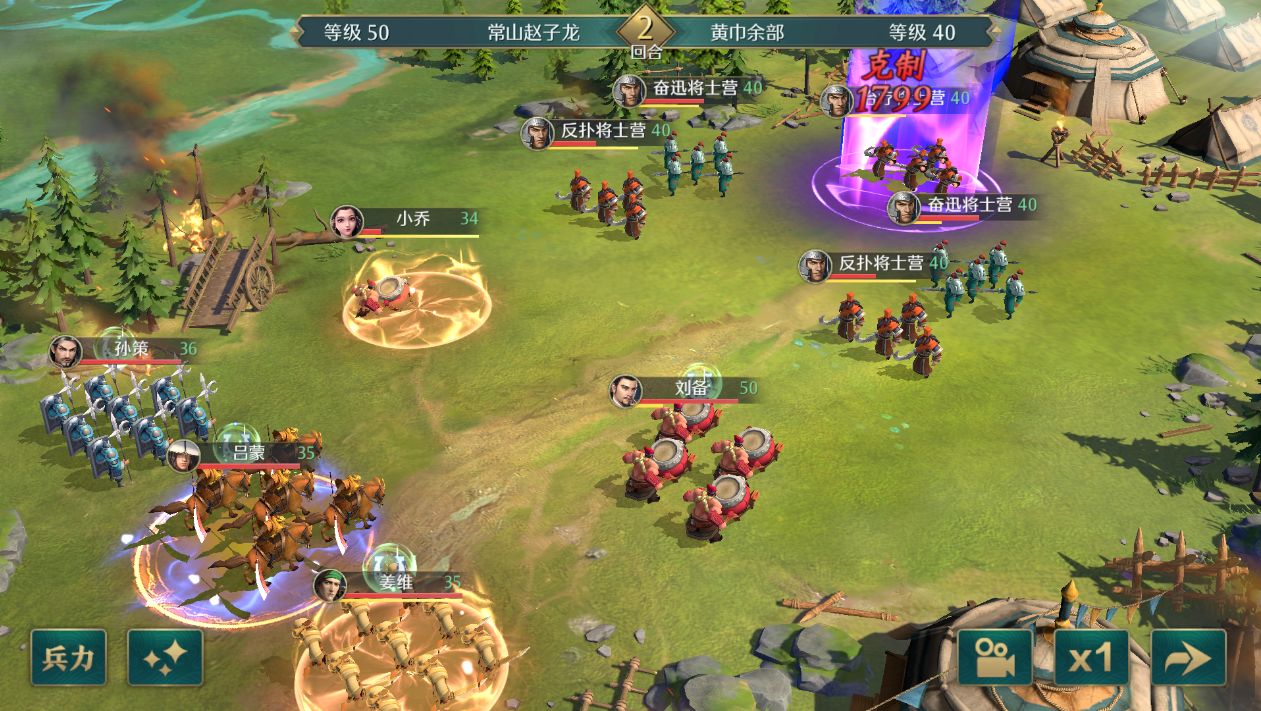The width and height of the screenshot is (1261, 711).
Task: Skip the battle with the arrow button
Action: 1188,657
